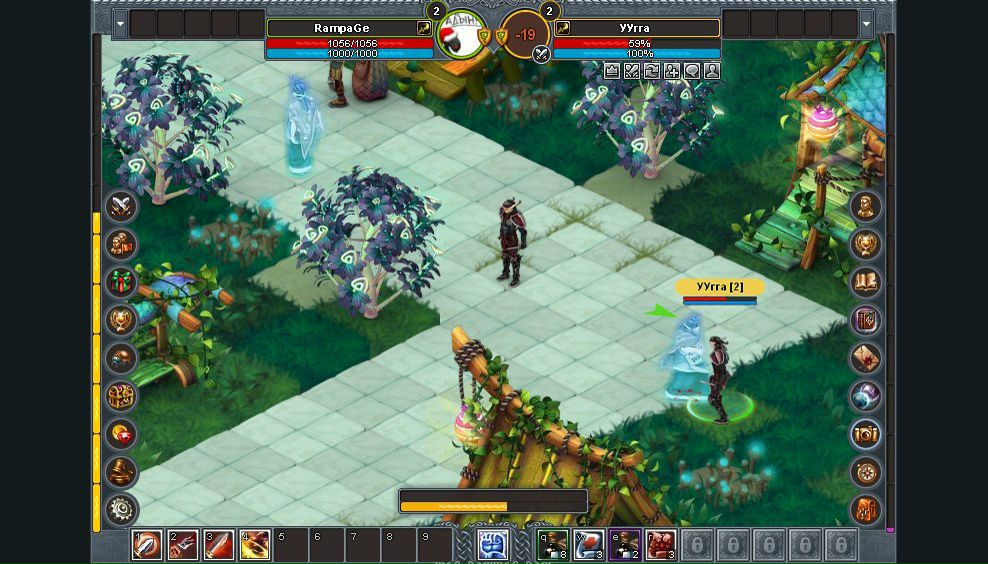Image resolution: width=988 pixels, height=564 pixels.
Task: Open the sealed envelope mail icon
Action: (x=865, y=358)
